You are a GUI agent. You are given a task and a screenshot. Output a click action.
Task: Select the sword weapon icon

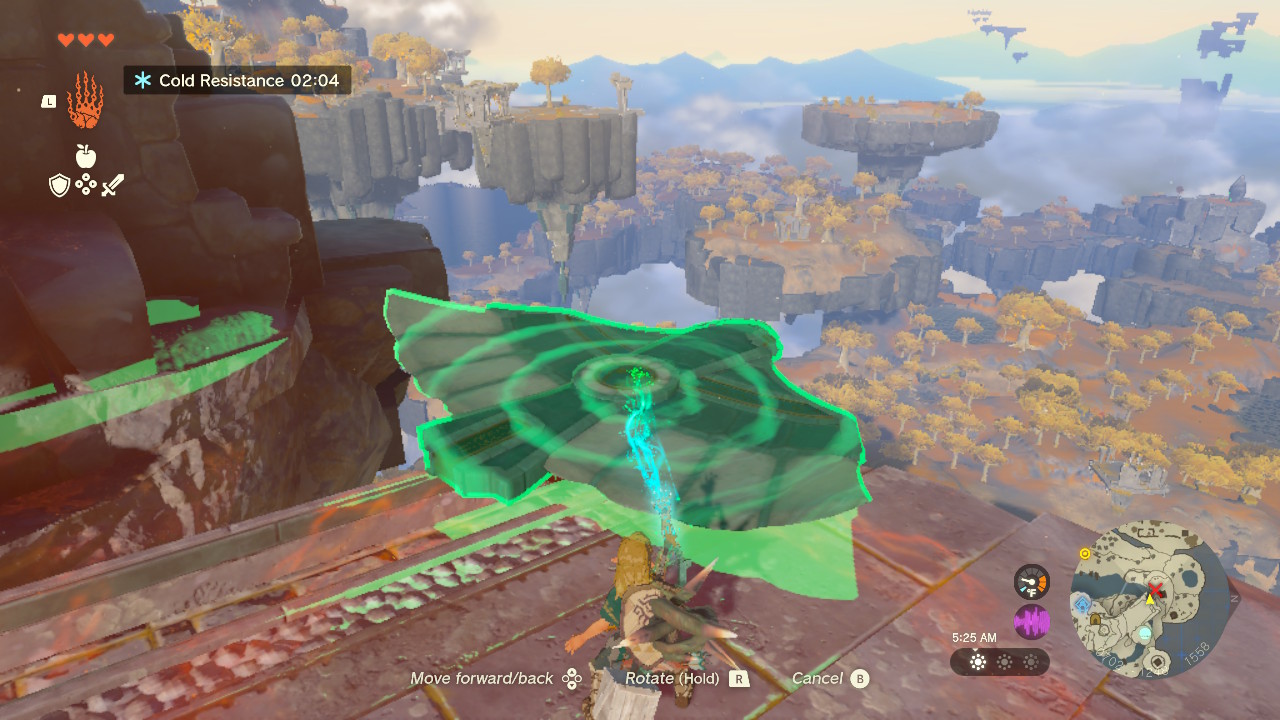pos(112,185)
